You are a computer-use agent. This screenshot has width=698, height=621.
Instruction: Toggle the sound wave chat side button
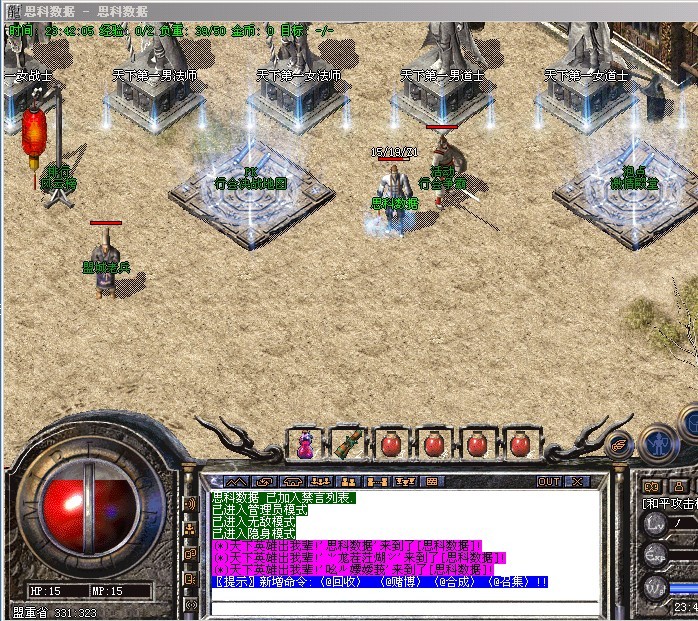click(x=191, y=504)
